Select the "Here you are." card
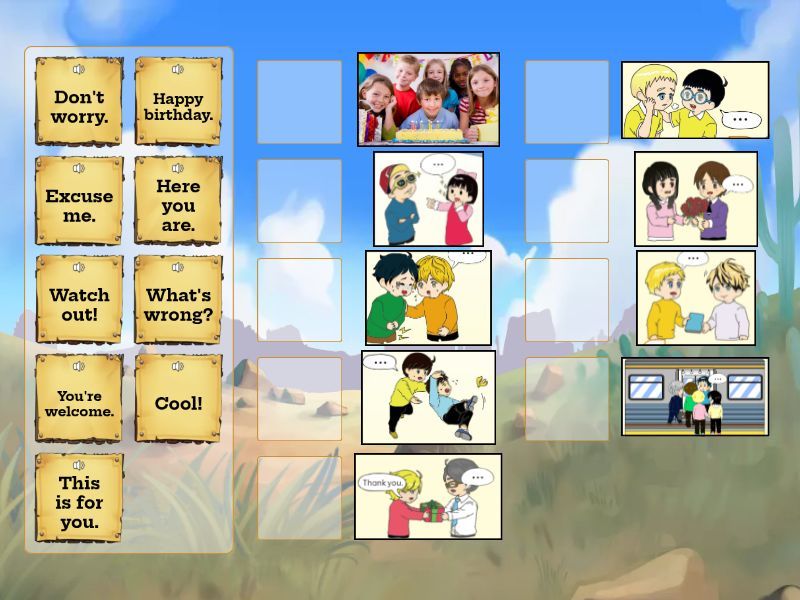The image size is (800, 600). click(x=178, y=205)
